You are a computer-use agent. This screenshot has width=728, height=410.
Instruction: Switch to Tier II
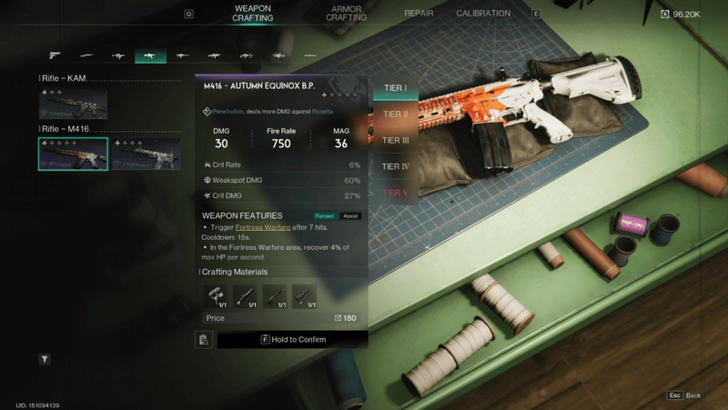click(x=395, y=114)
